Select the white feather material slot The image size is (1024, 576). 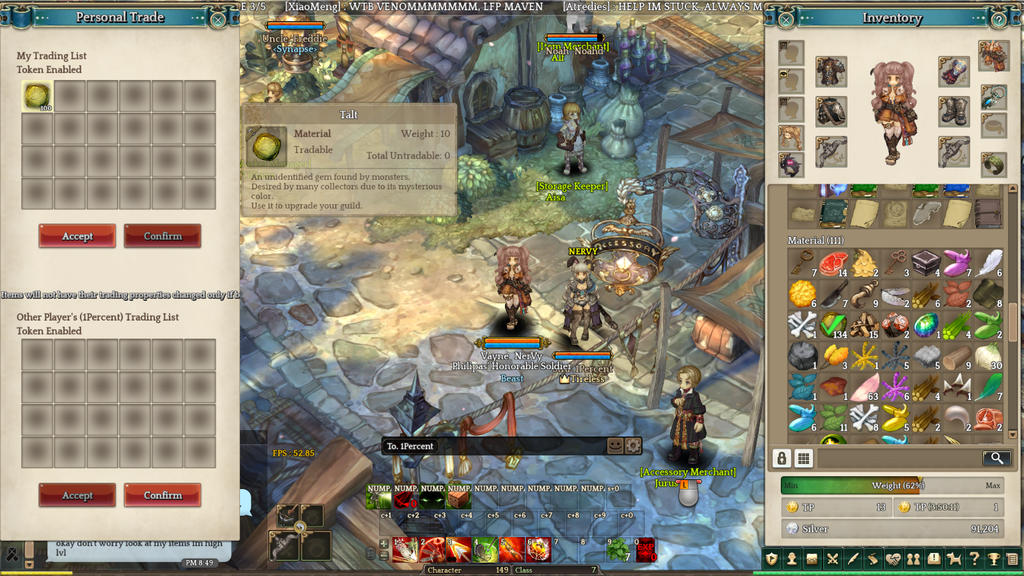[x=988, y=263]
